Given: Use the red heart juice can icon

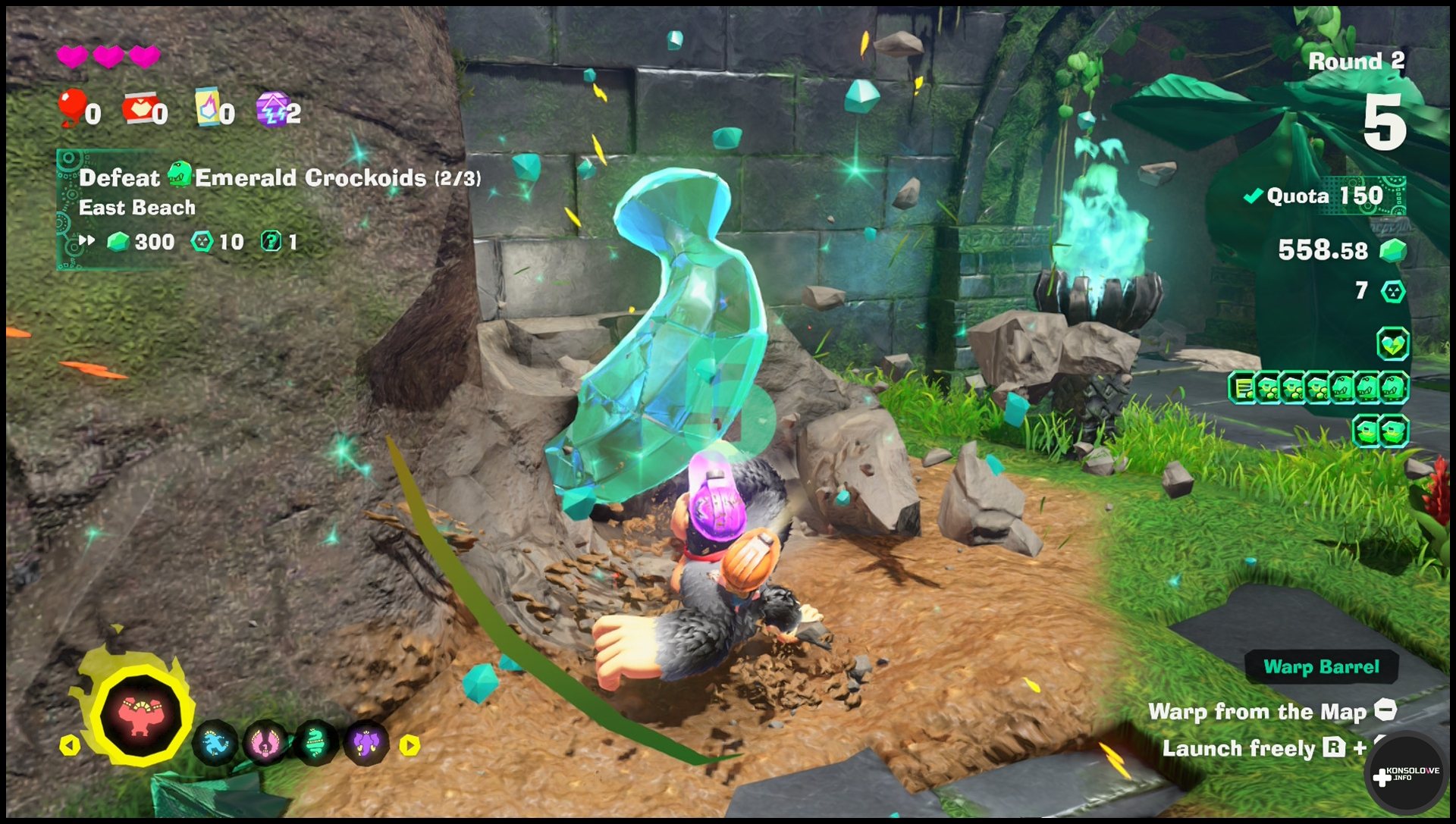Looking at the screenshot, I should pos(141,108).
